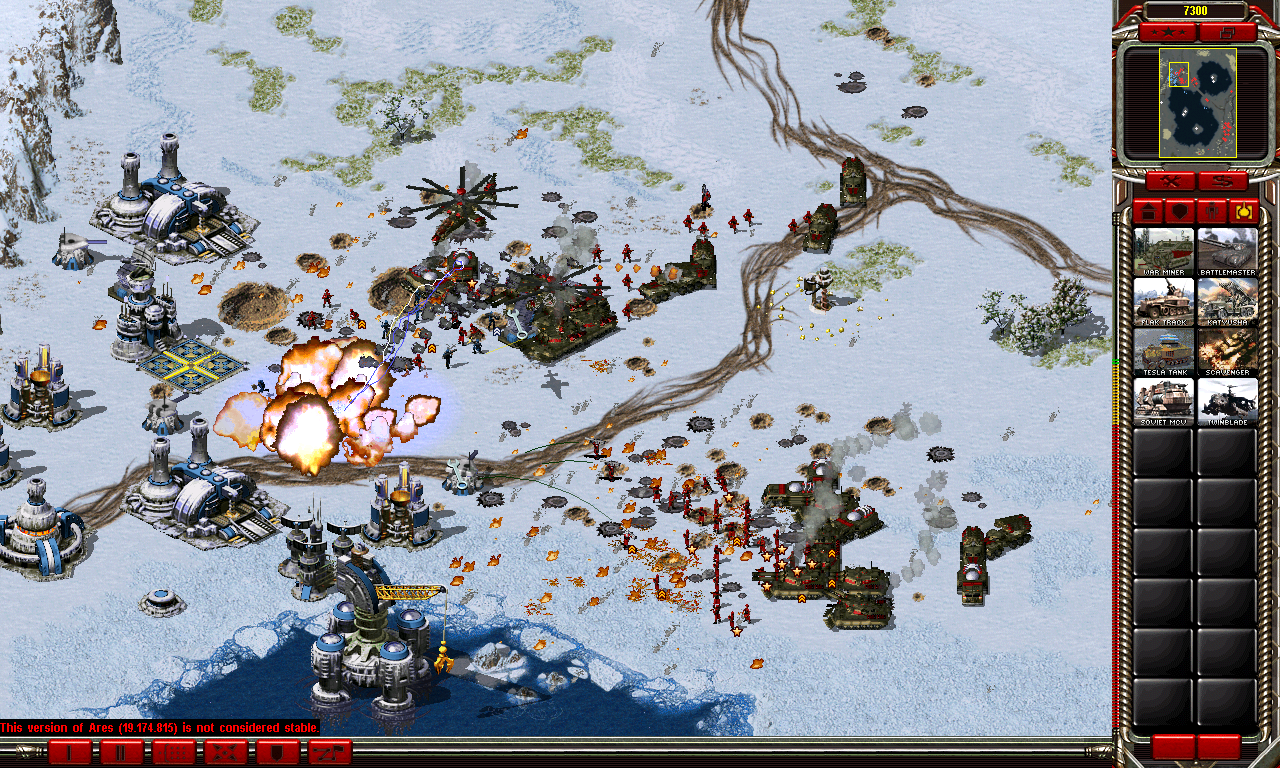Screen dimensions: 1280x768
Task: Order a Twinblade helicopter
Action: point(1227,401)
